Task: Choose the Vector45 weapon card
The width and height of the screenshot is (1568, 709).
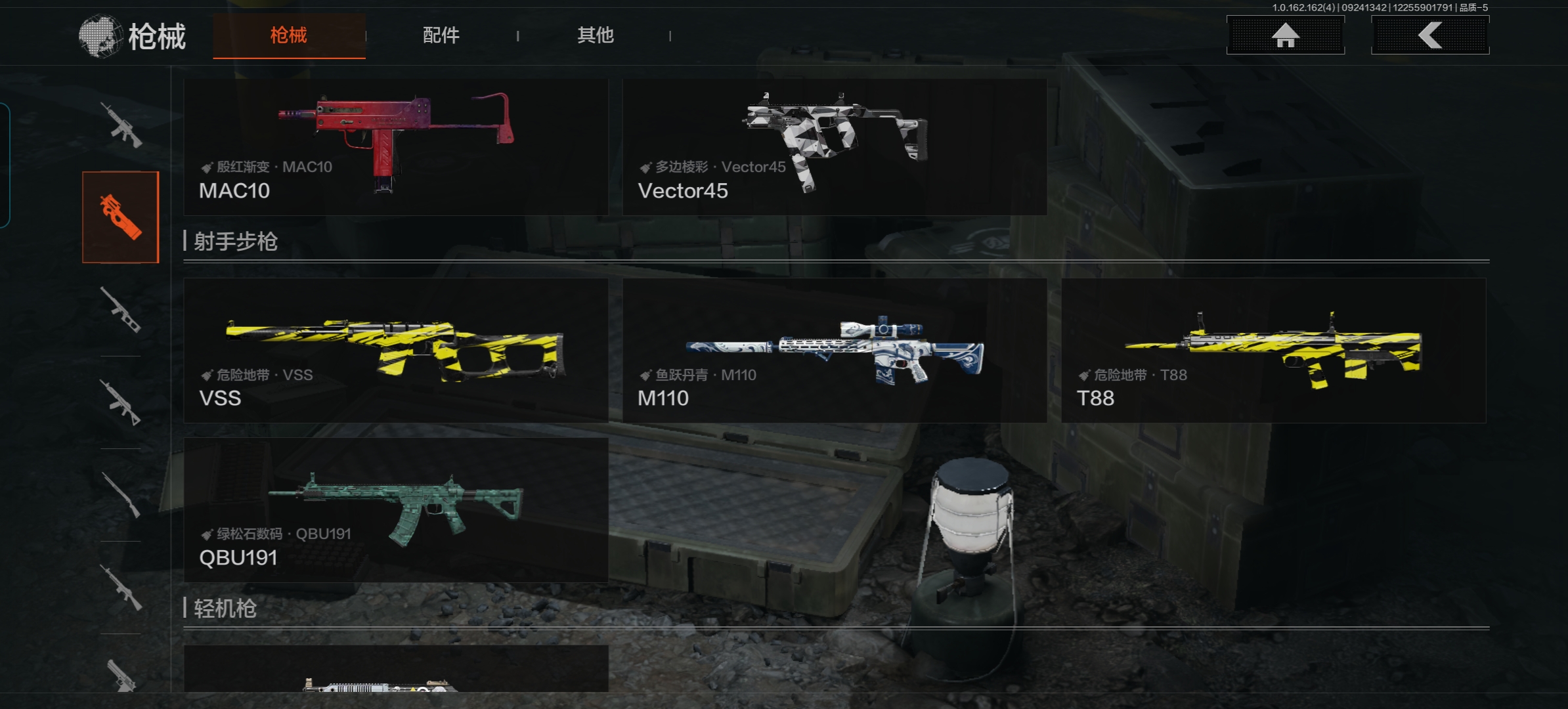Action: [834, 147]
